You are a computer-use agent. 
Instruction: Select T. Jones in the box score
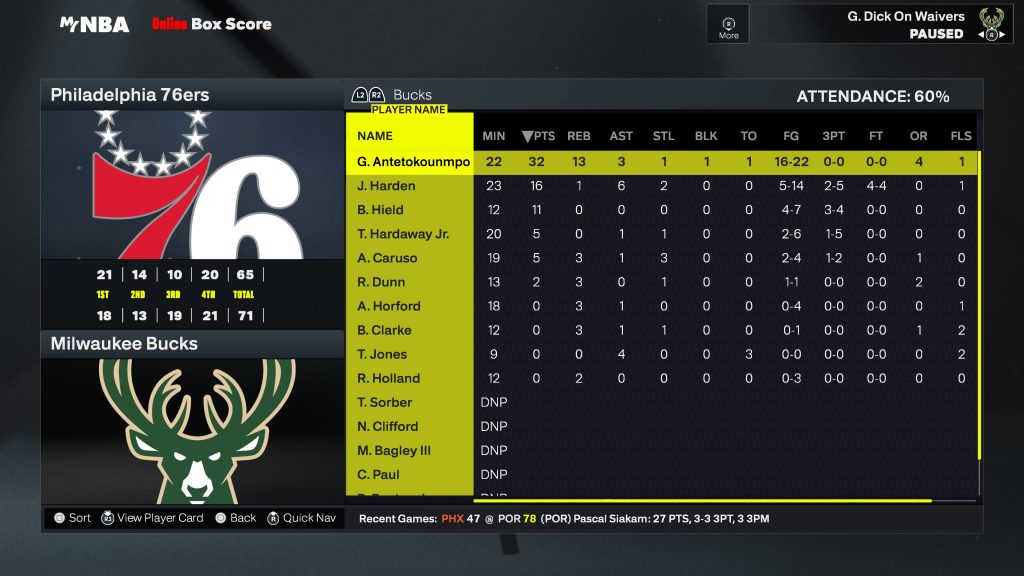click(x=382, y=354)
